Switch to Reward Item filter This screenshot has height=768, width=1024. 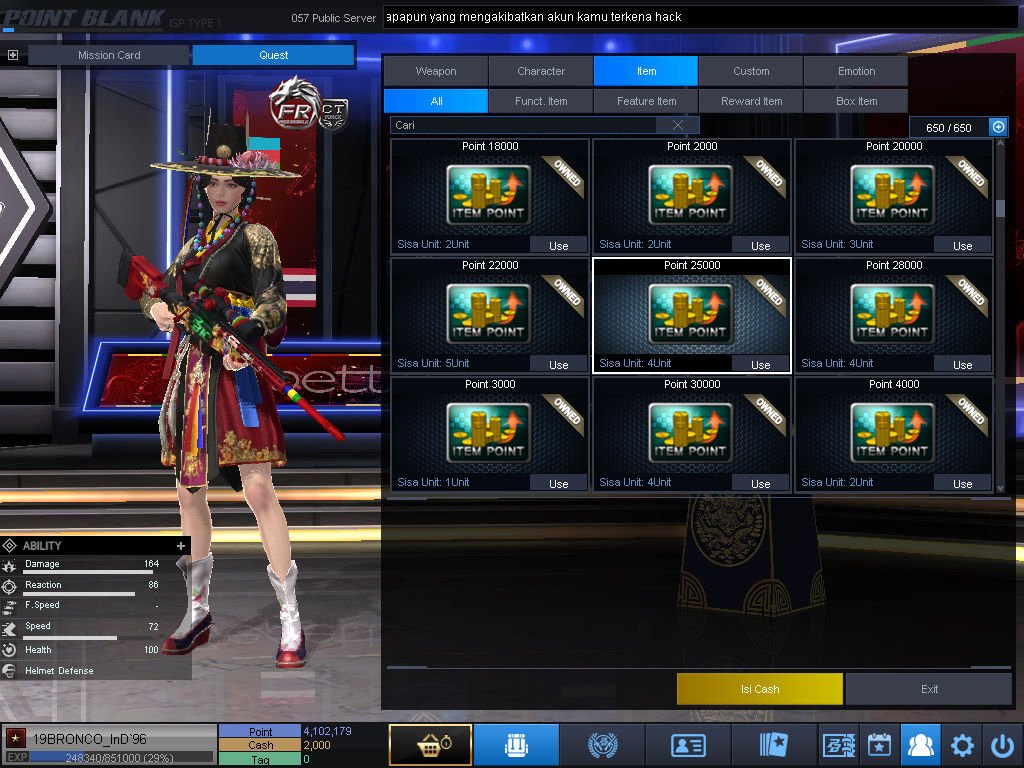(751, 101)
